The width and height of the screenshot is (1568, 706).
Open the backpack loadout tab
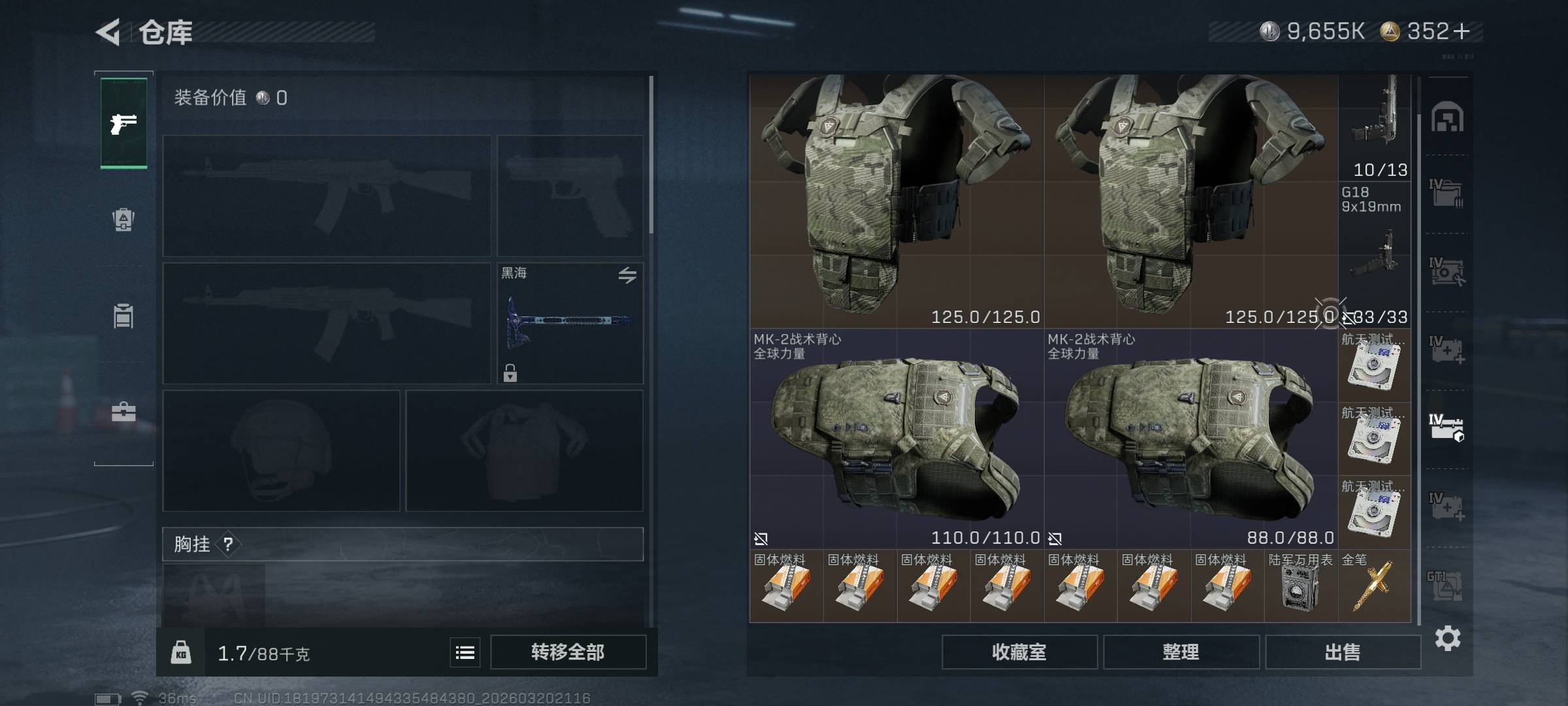(x=123, y=220)
